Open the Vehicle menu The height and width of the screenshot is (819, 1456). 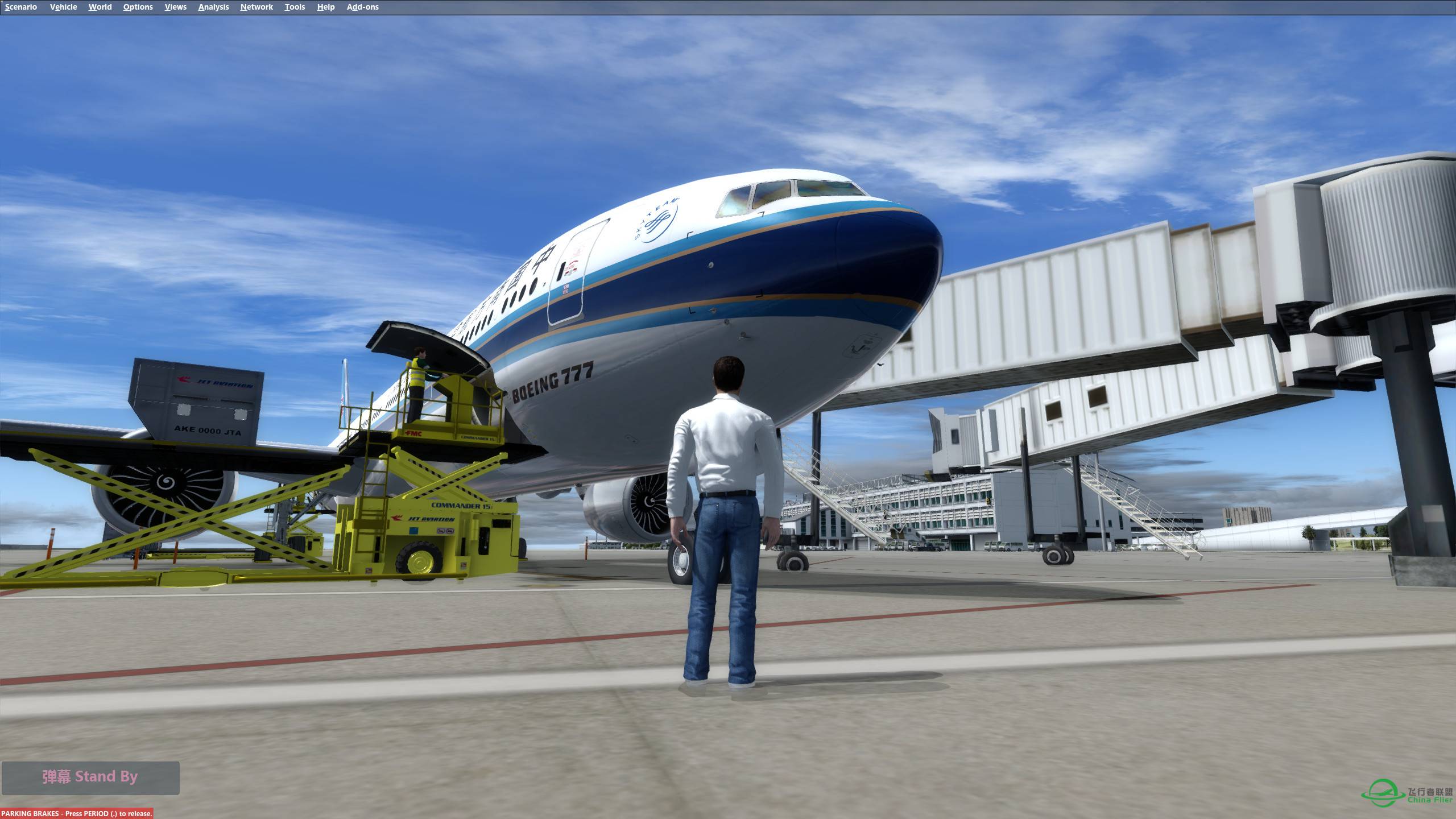63,7
